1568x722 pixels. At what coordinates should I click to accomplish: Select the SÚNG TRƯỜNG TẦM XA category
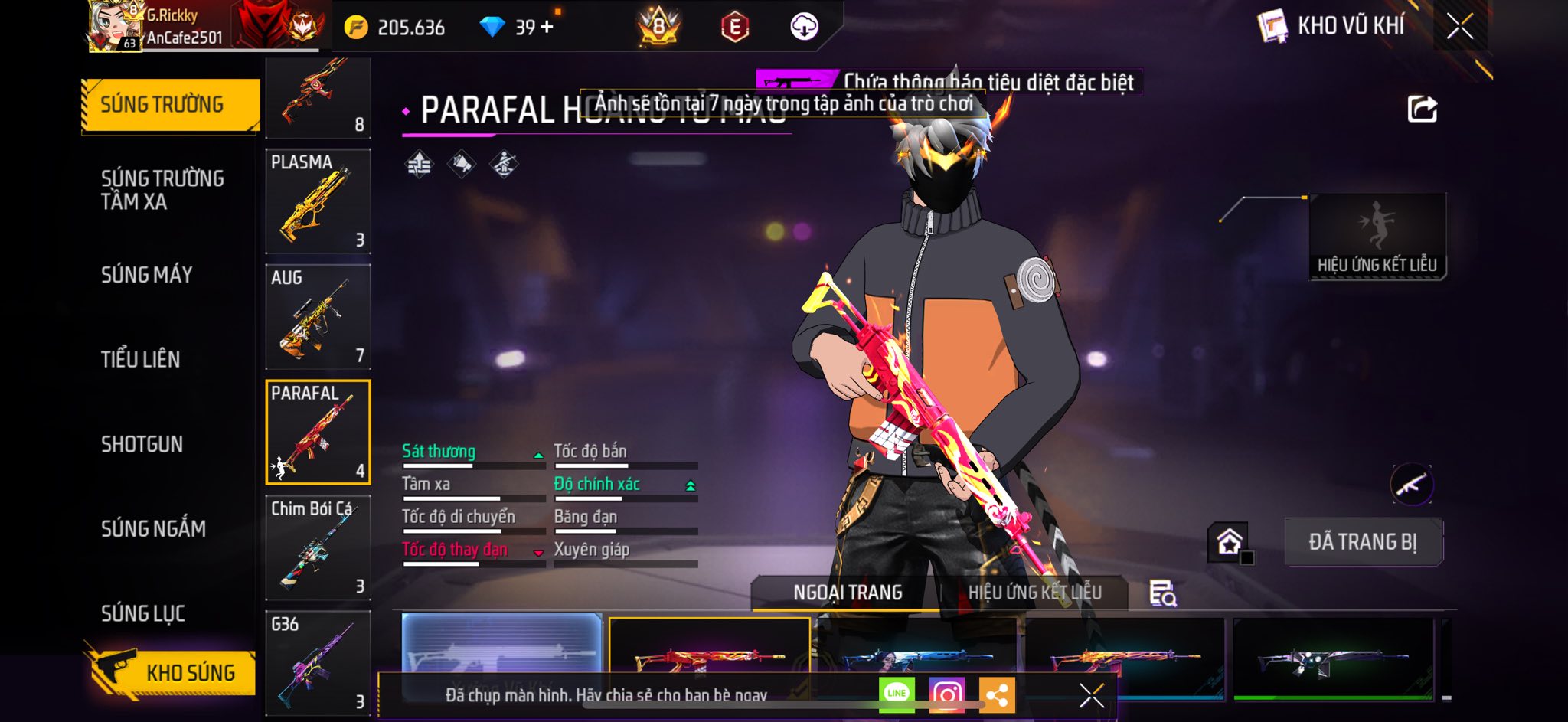[x=162, y=190]
